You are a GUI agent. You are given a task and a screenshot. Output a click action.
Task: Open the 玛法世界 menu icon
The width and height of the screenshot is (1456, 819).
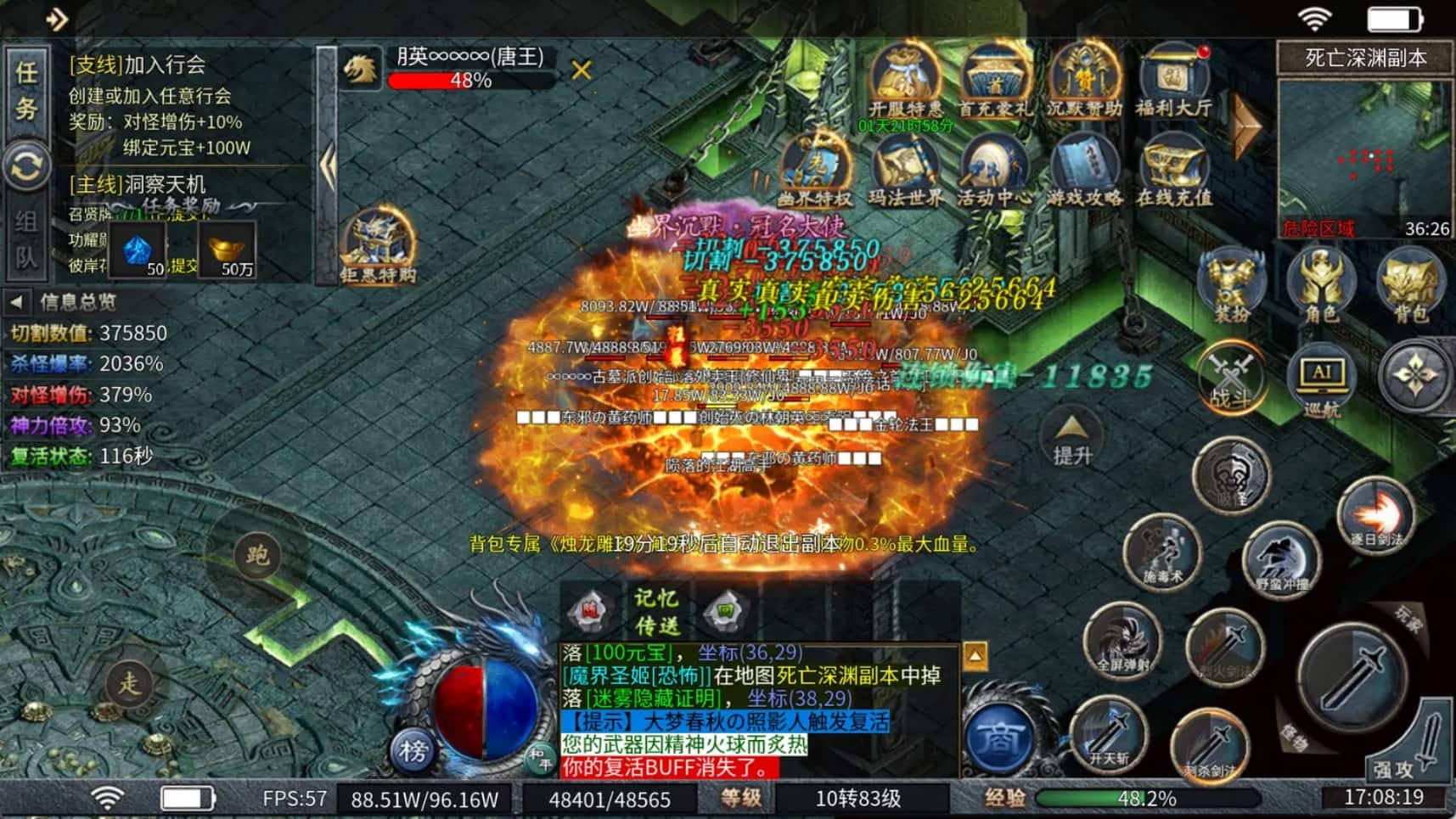click(905, 171)
